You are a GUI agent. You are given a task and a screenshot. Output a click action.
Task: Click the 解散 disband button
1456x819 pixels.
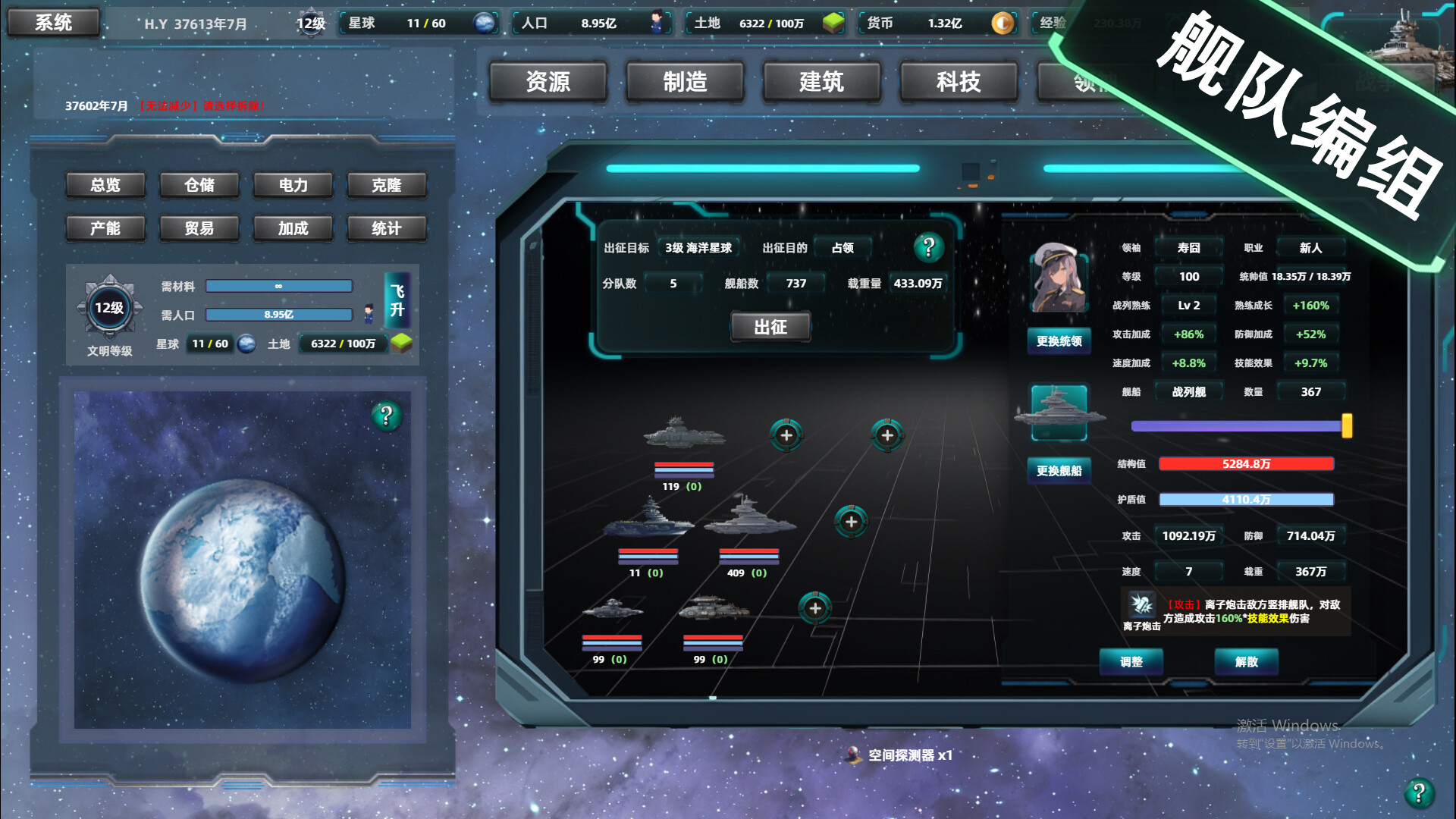[1246, 662]
